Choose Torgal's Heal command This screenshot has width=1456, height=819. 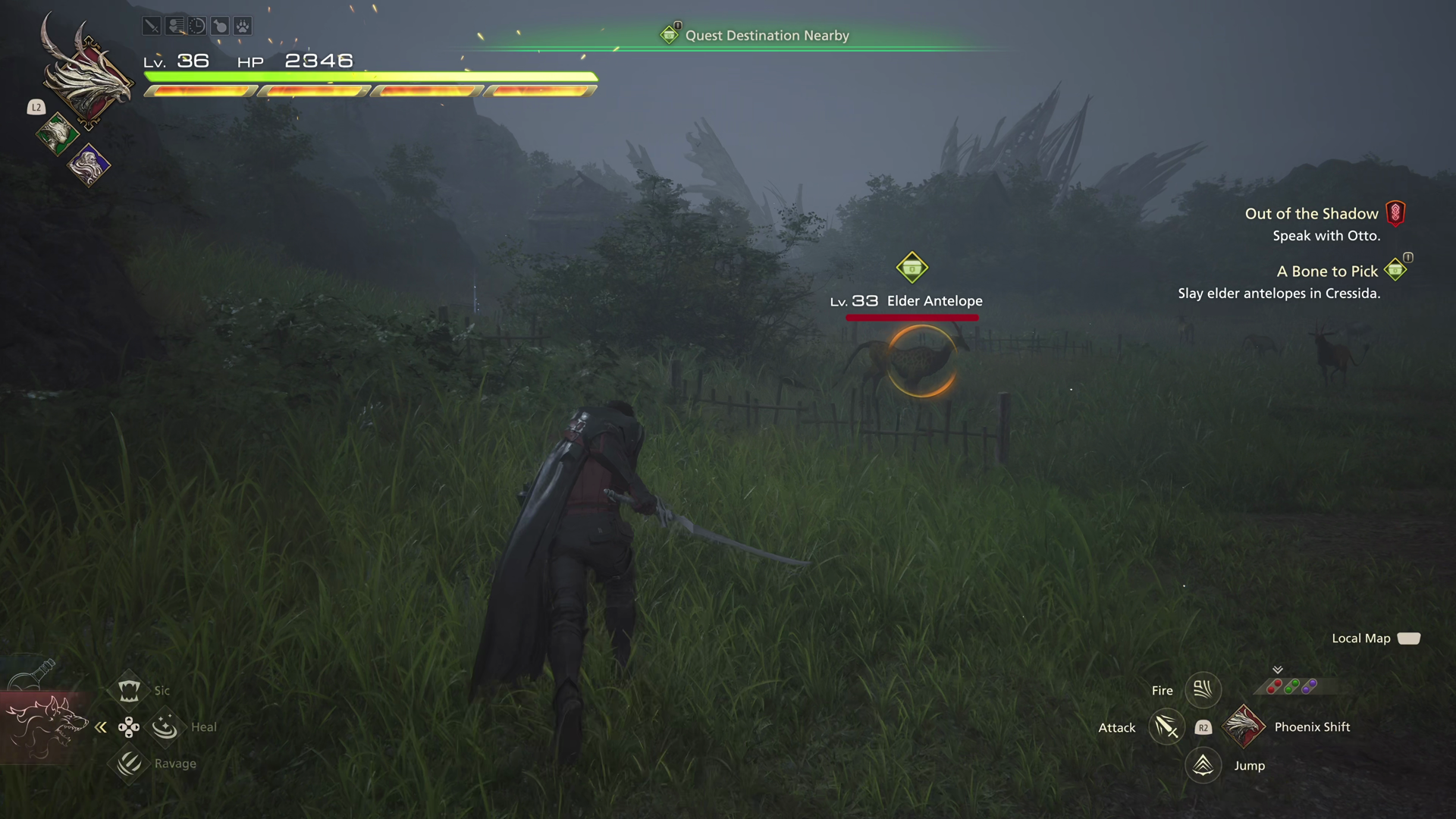tap(165, 726)
